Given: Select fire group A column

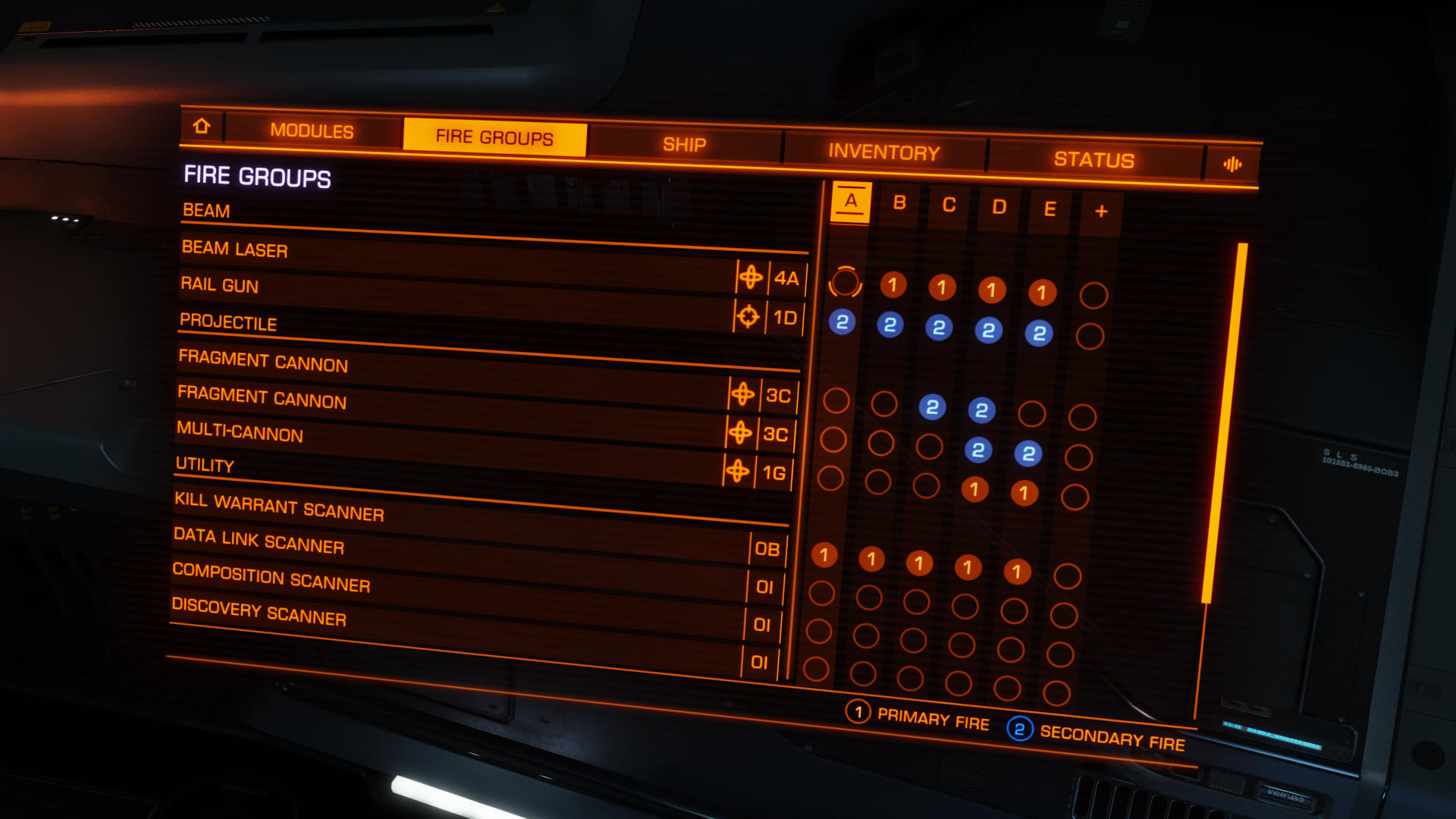Looking at the screenshot, I should click(x=851, y=202).
